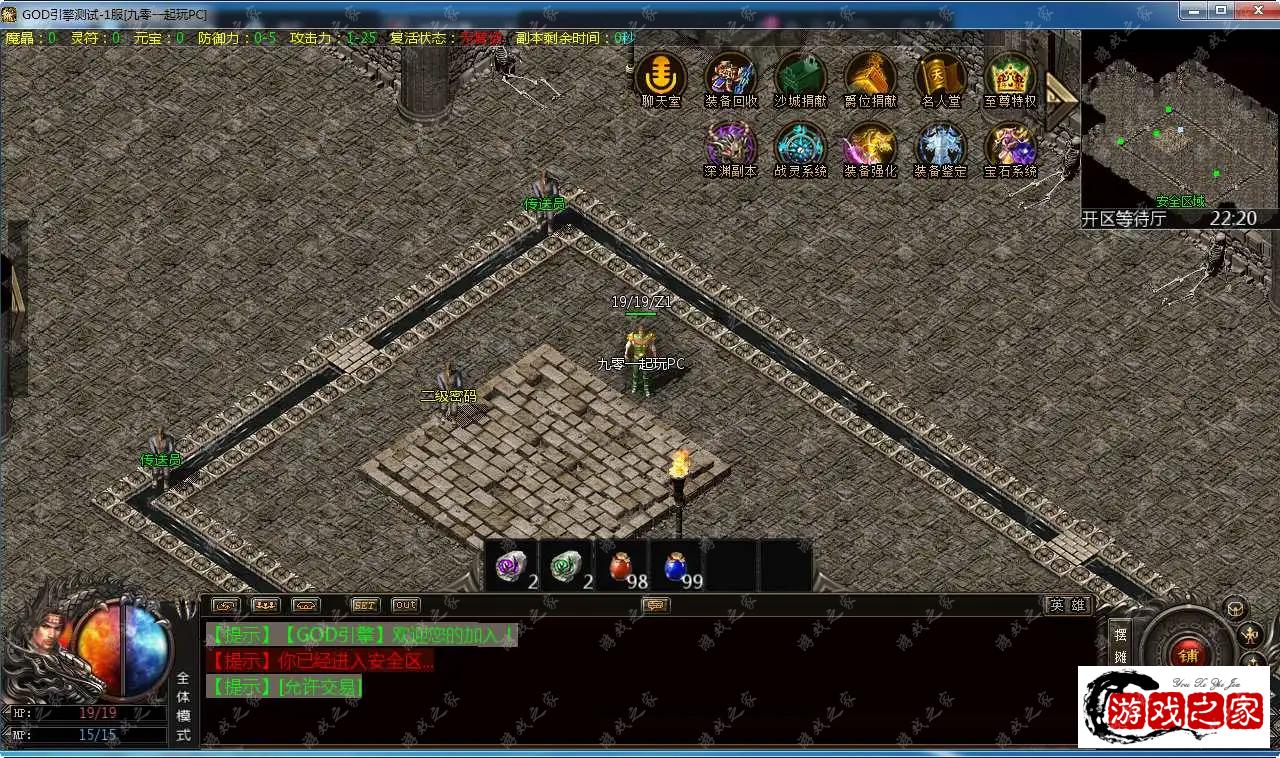Open 装备鉴定 equipment appraisal

point(940,146)
